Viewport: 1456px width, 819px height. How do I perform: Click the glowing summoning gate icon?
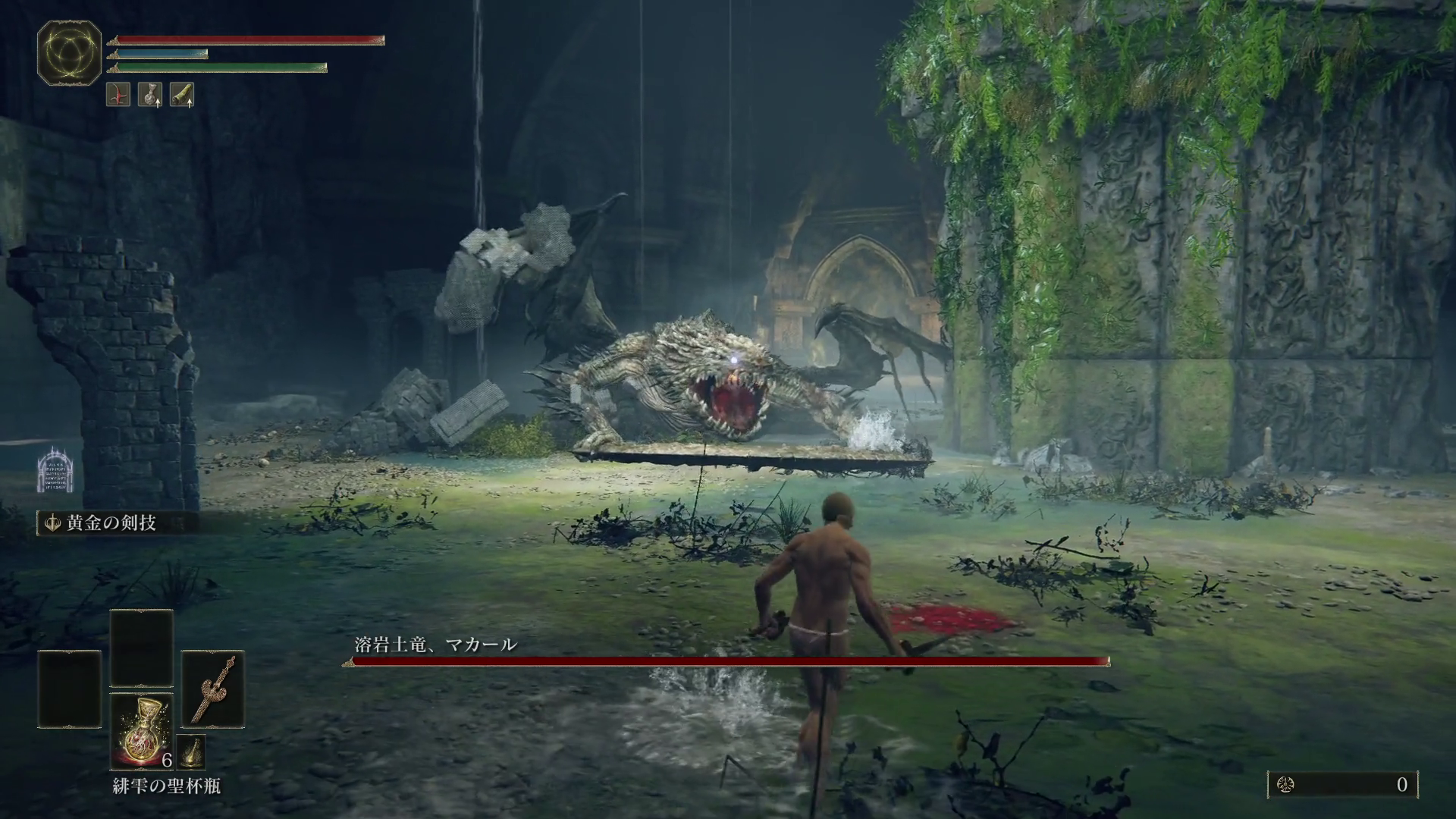pyautogui.click(x=58, y=470)
